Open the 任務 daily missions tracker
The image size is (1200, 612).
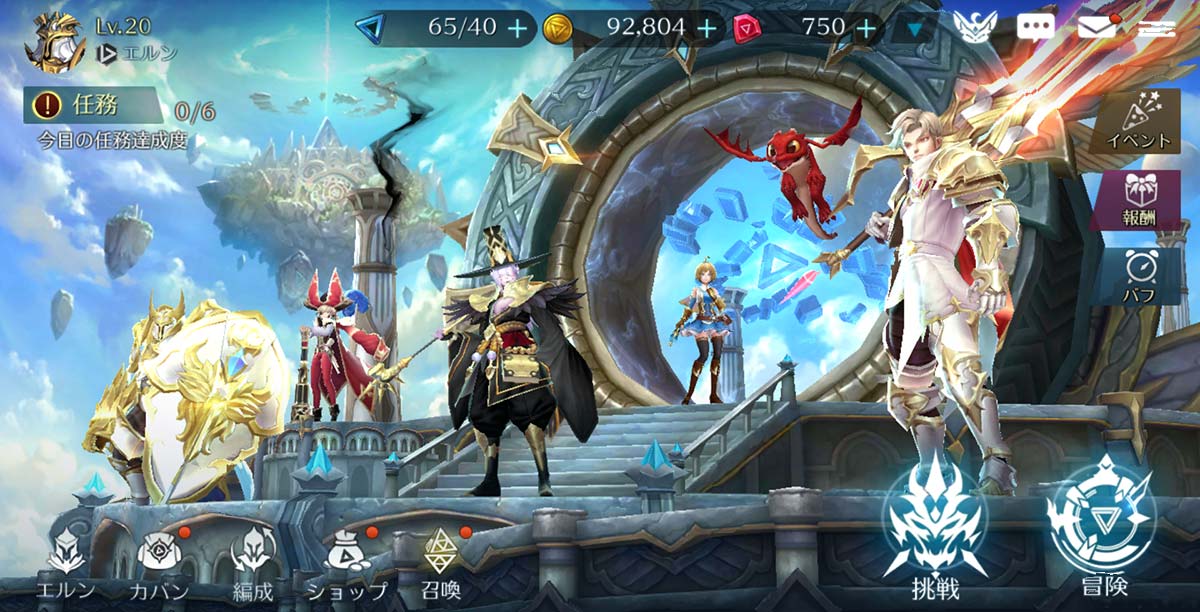(x=93, y=105)
